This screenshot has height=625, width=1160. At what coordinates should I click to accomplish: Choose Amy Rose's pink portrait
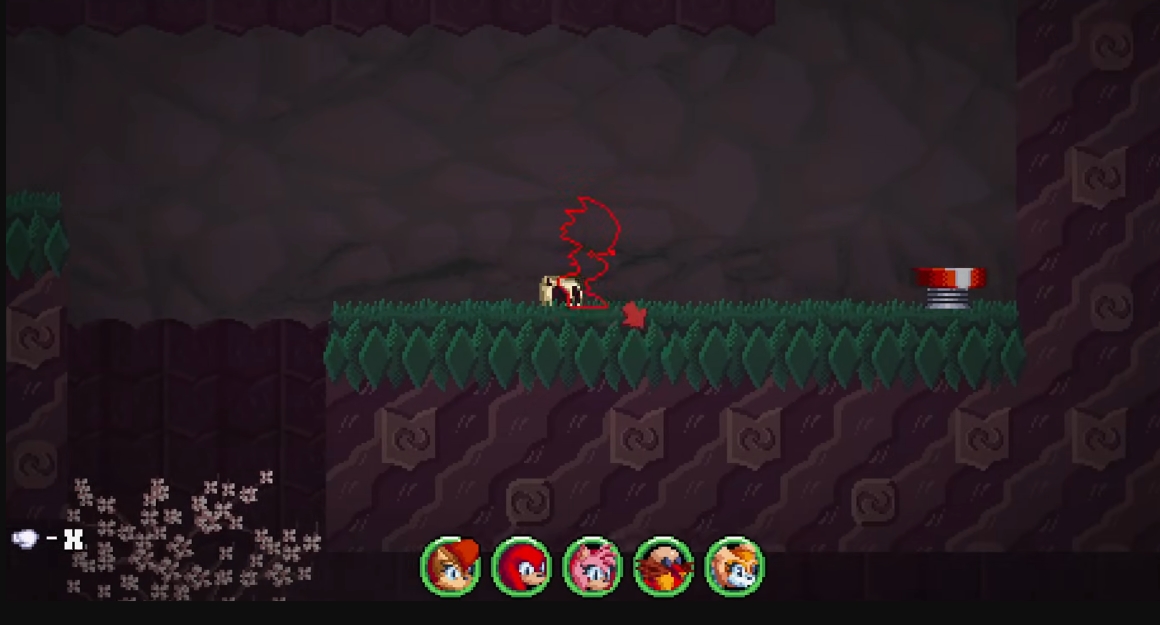point(592,566)
